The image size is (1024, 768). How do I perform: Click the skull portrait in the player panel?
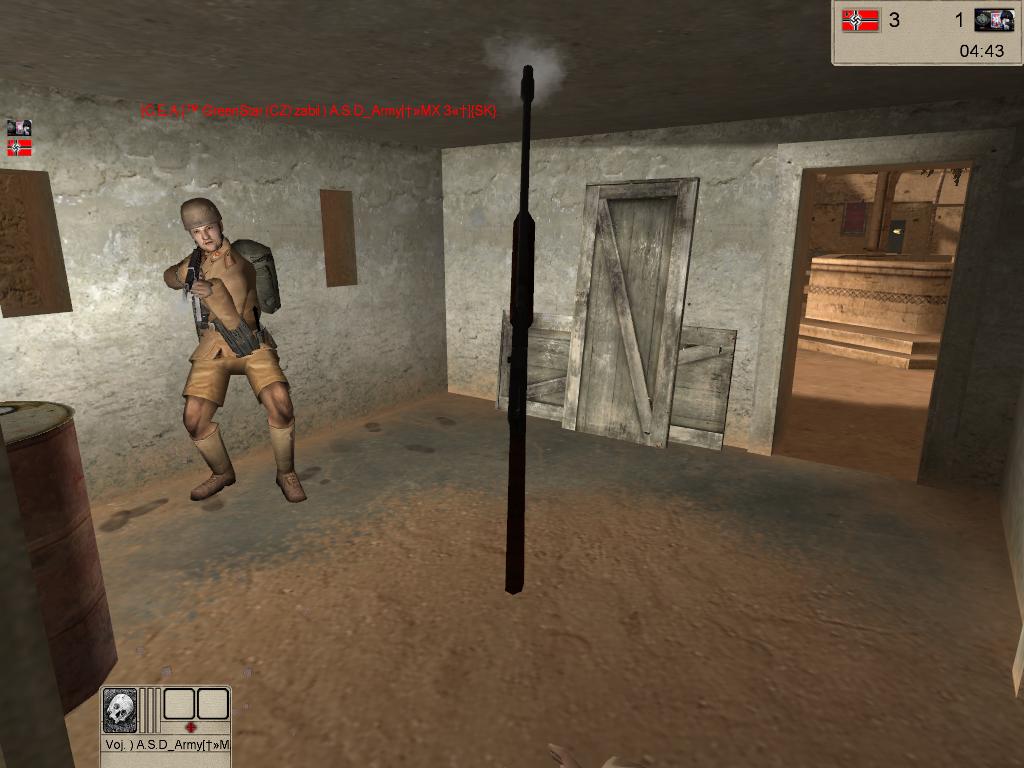coord(120,709)
